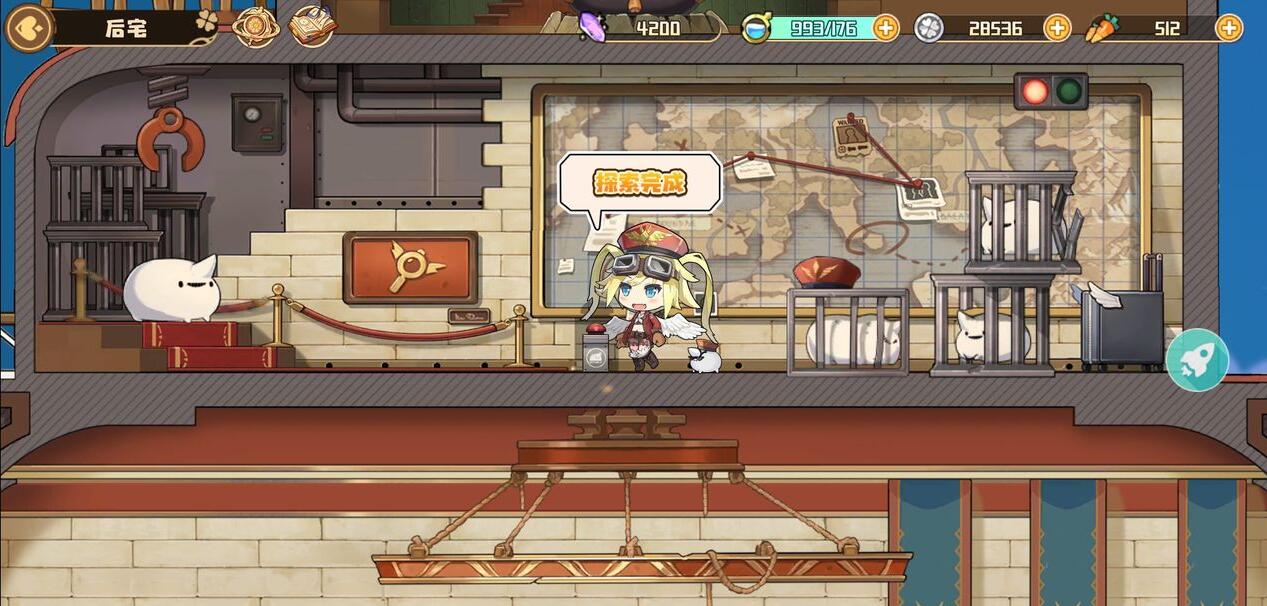
Task: Tap the rocket launch button
Action: pos(1197,360)
